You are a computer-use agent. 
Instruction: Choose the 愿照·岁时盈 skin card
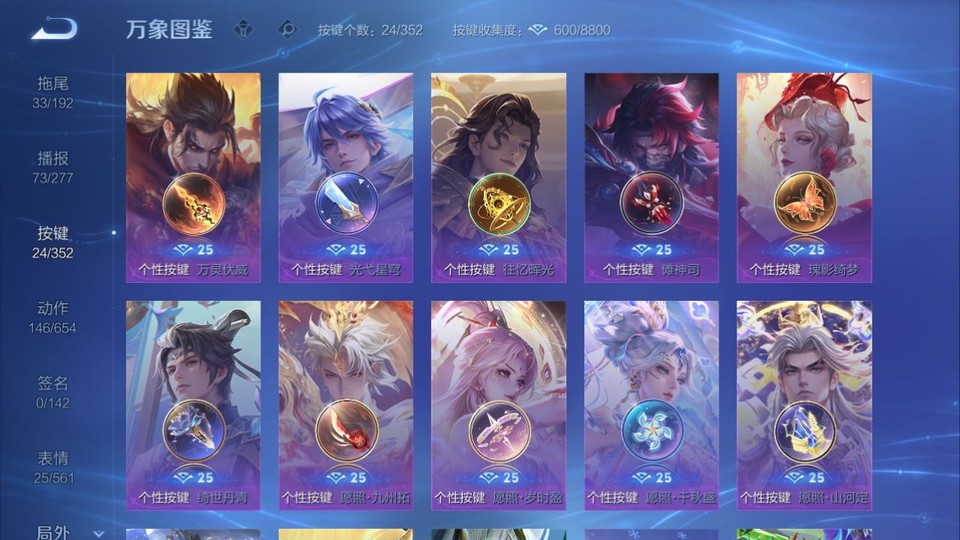(x=498, y=405)
